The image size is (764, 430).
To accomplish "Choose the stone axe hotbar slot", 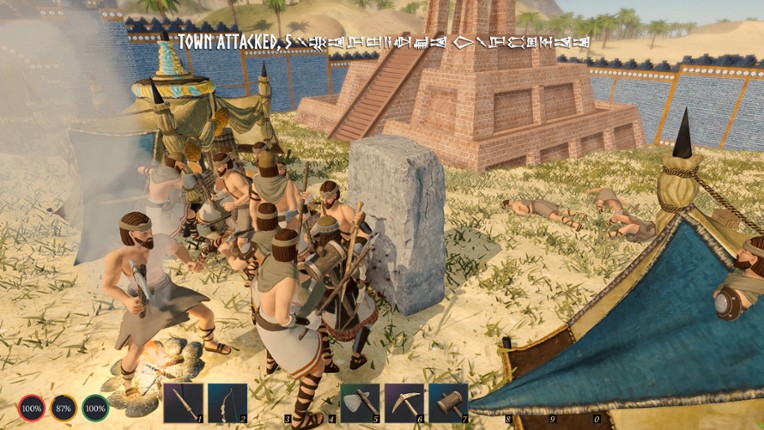I will tap(360, 403).
